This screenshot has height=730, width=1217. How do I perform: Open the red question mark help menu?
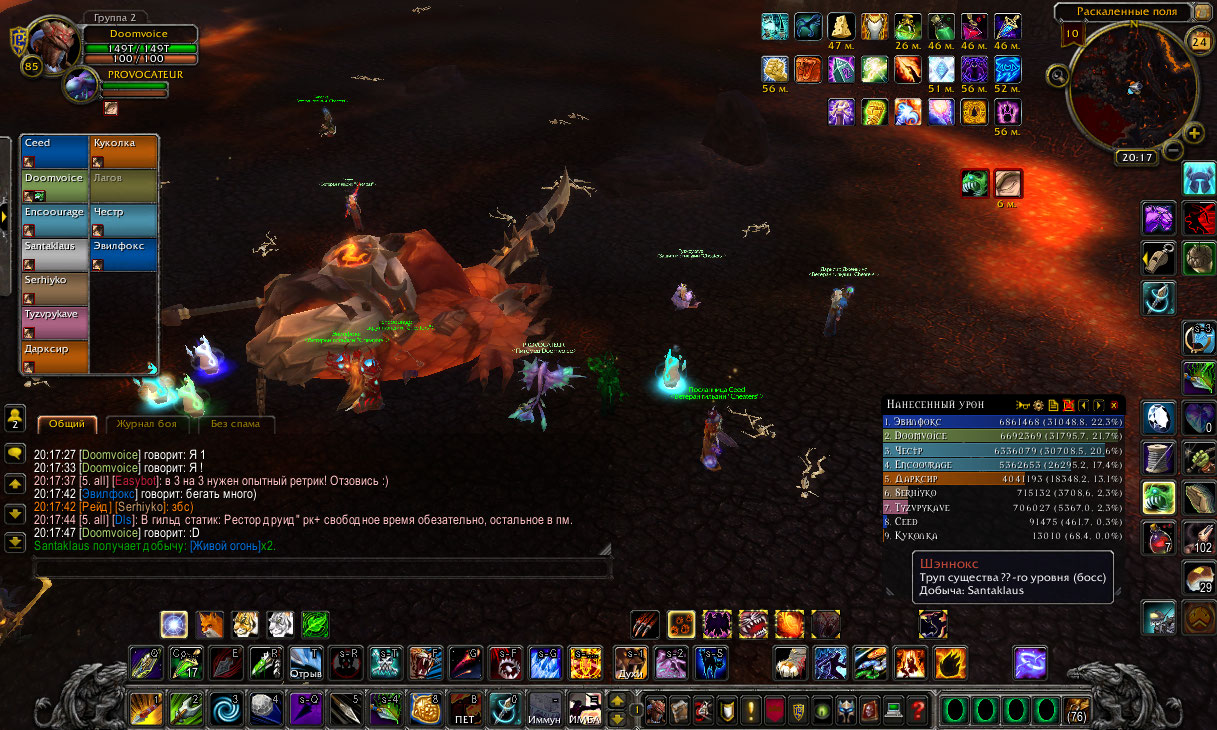[x=917, y=710]
